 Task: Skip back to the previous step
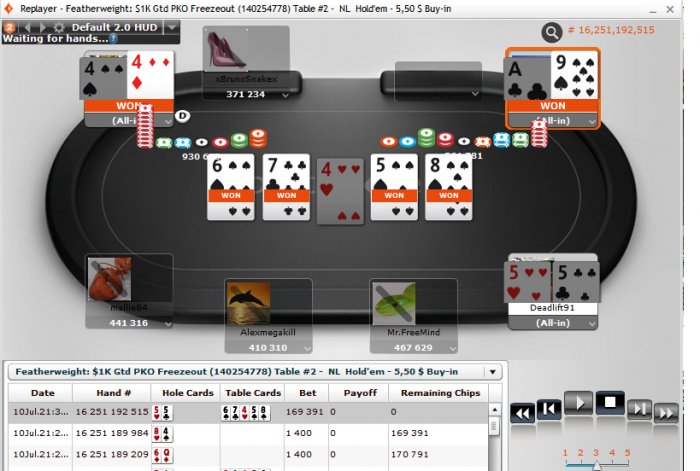[x=548, y=409]
